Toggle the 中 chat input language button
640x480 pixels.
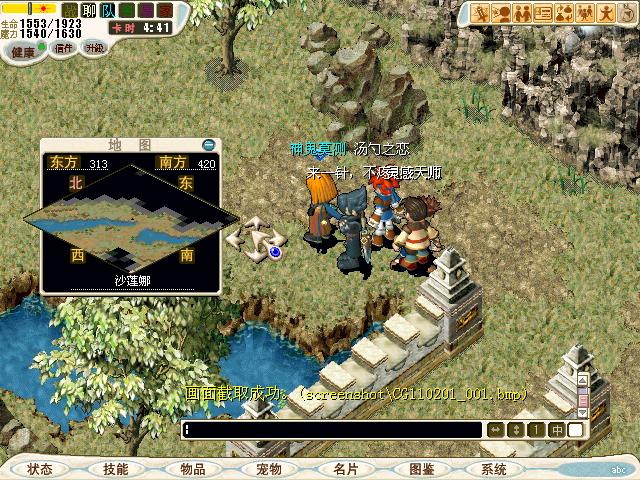coord(555,430)
